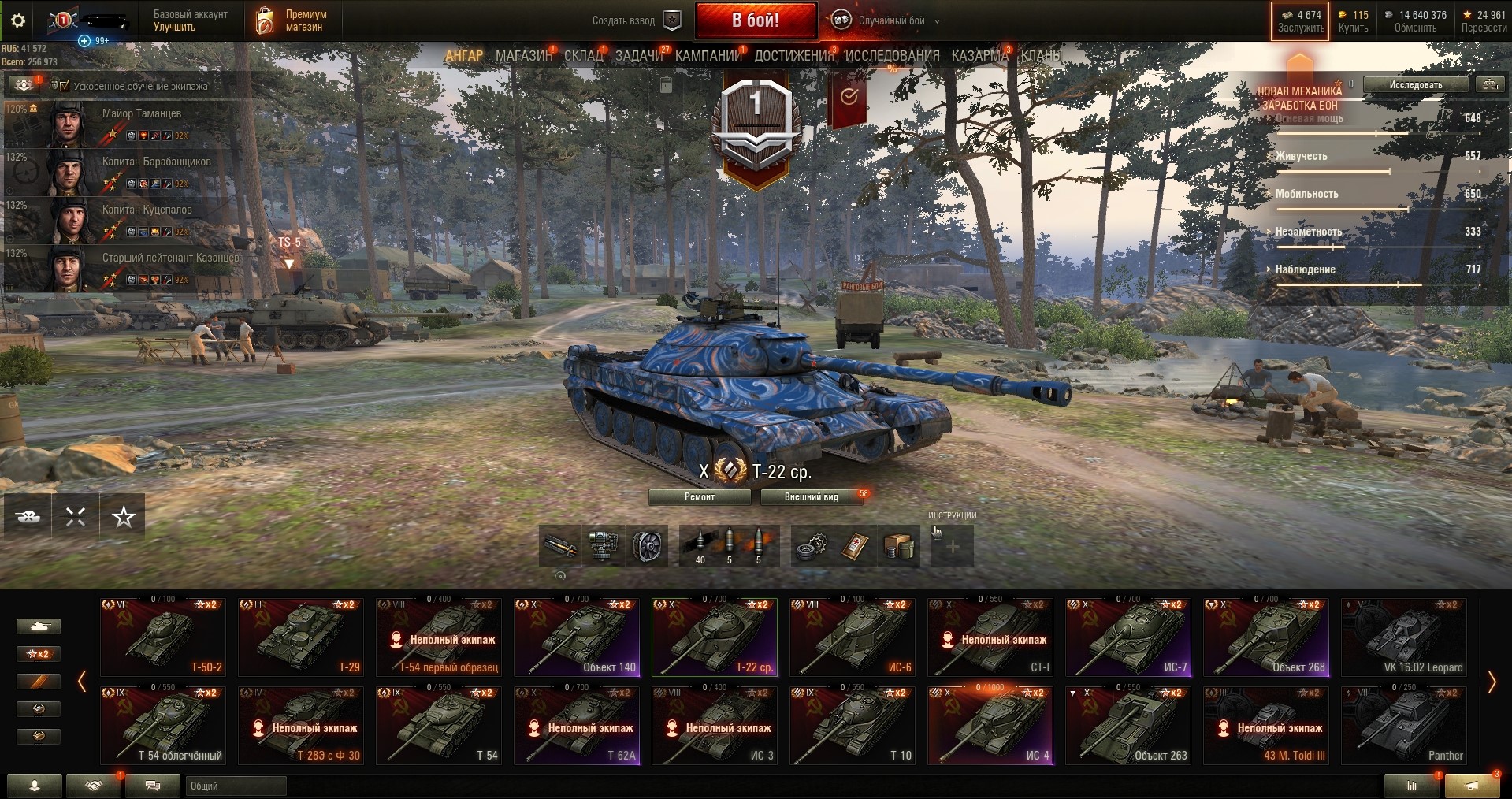Select the Объект 268 tank tile

pos(1266,637)
